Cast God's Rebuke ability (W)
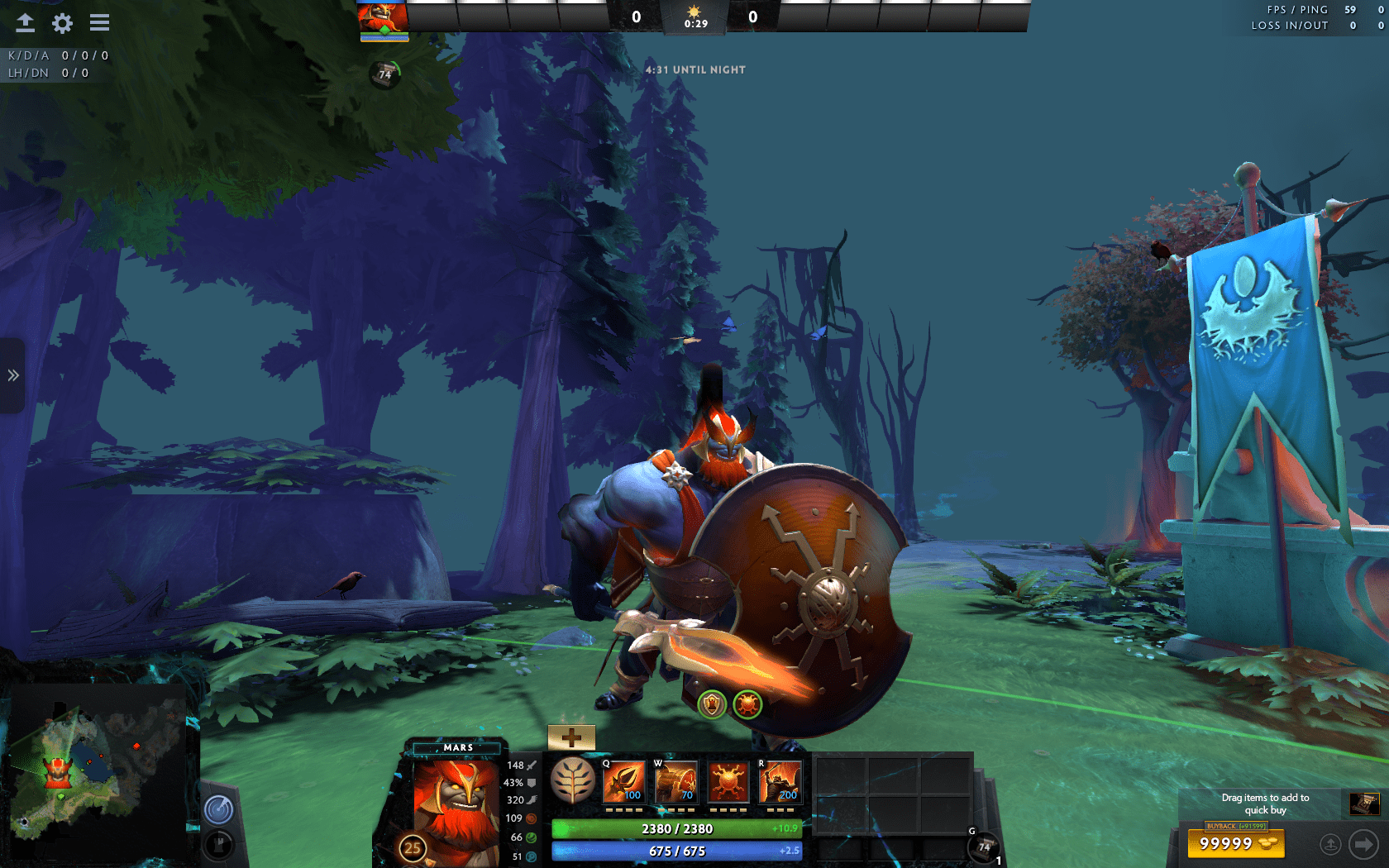Screen dimensions: 1389x868 675,782
